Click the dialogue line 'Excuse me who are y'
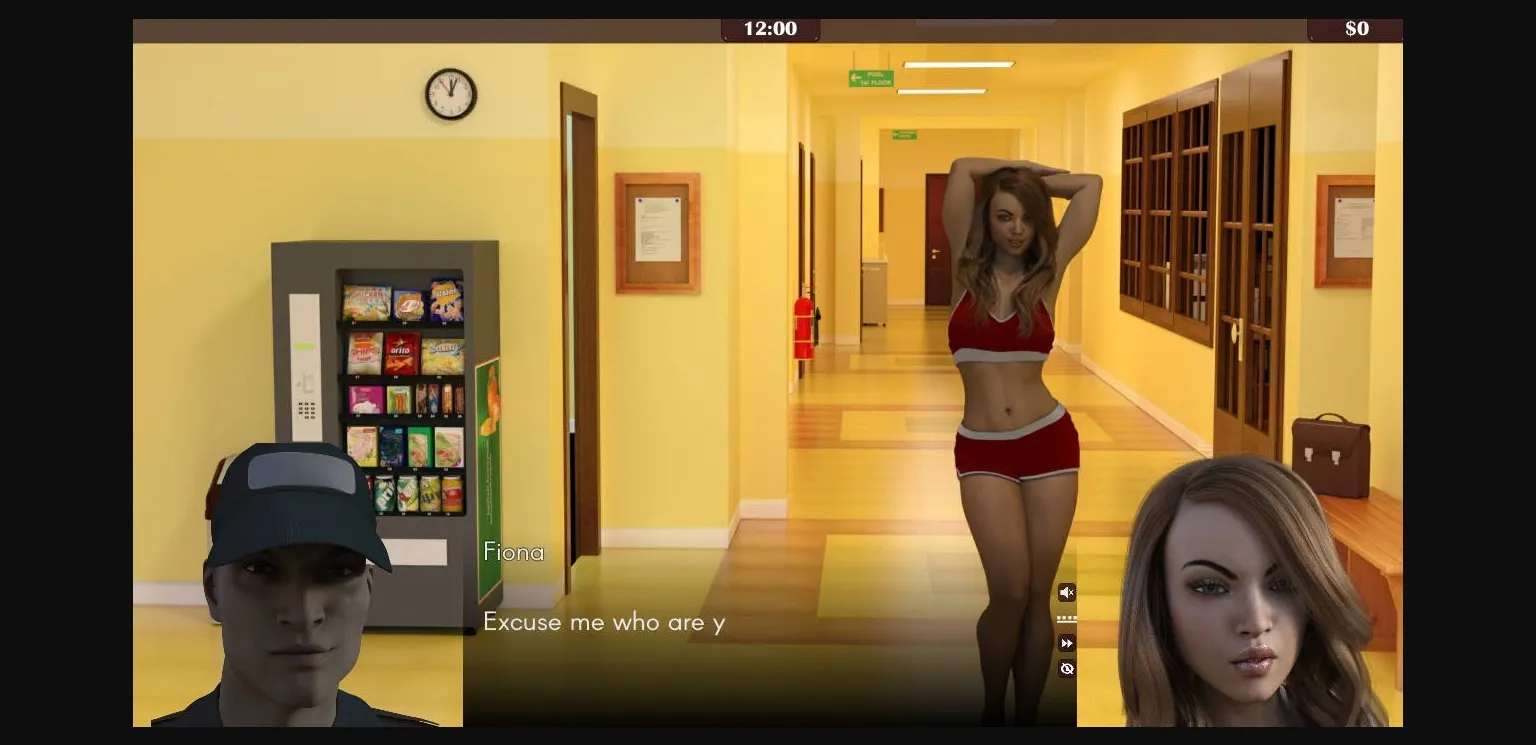 tap(604, 622)
